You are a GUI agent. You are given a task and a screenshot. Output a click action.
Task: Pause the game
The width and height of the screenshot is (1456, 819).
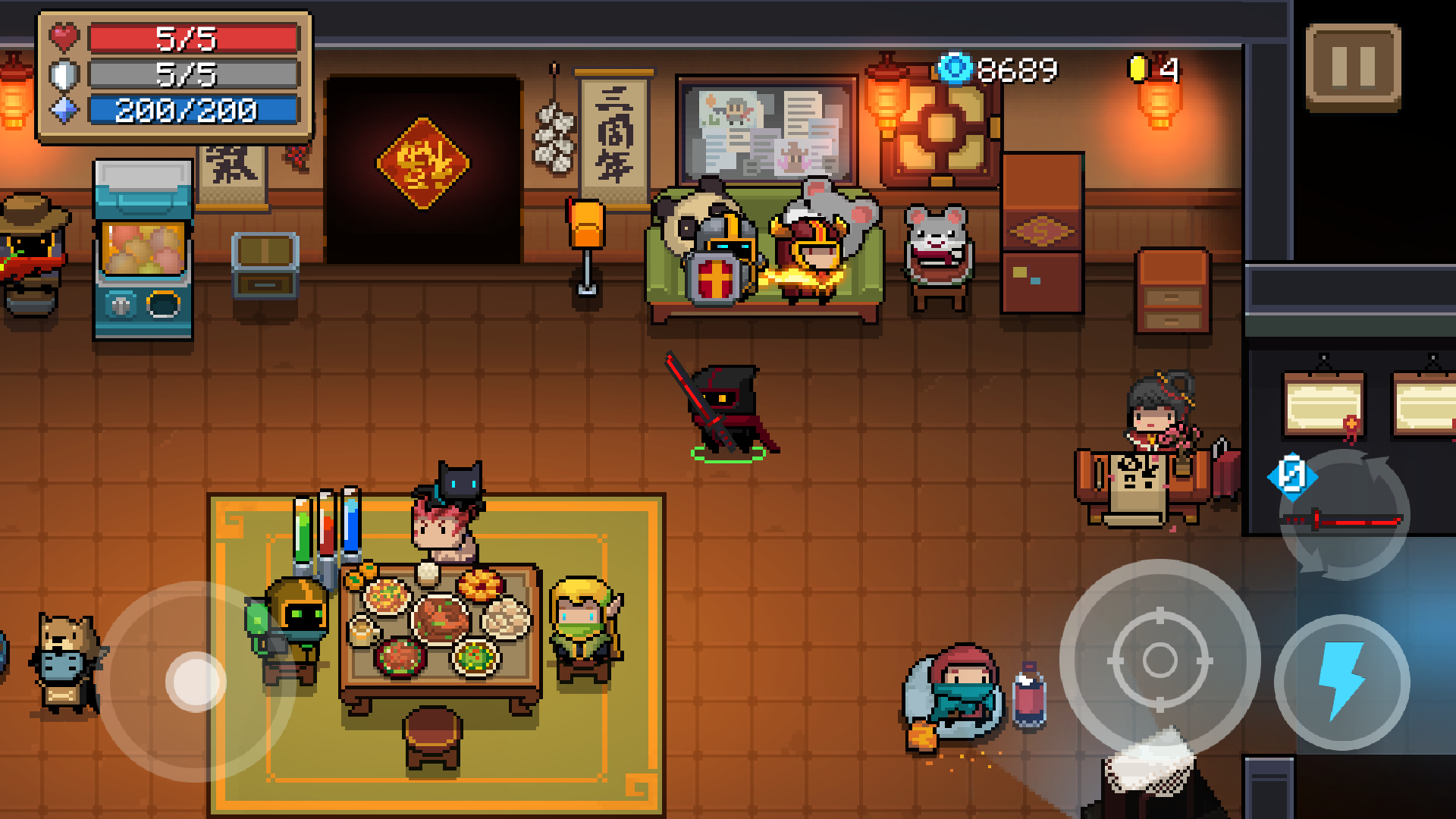click(1353, 67)
